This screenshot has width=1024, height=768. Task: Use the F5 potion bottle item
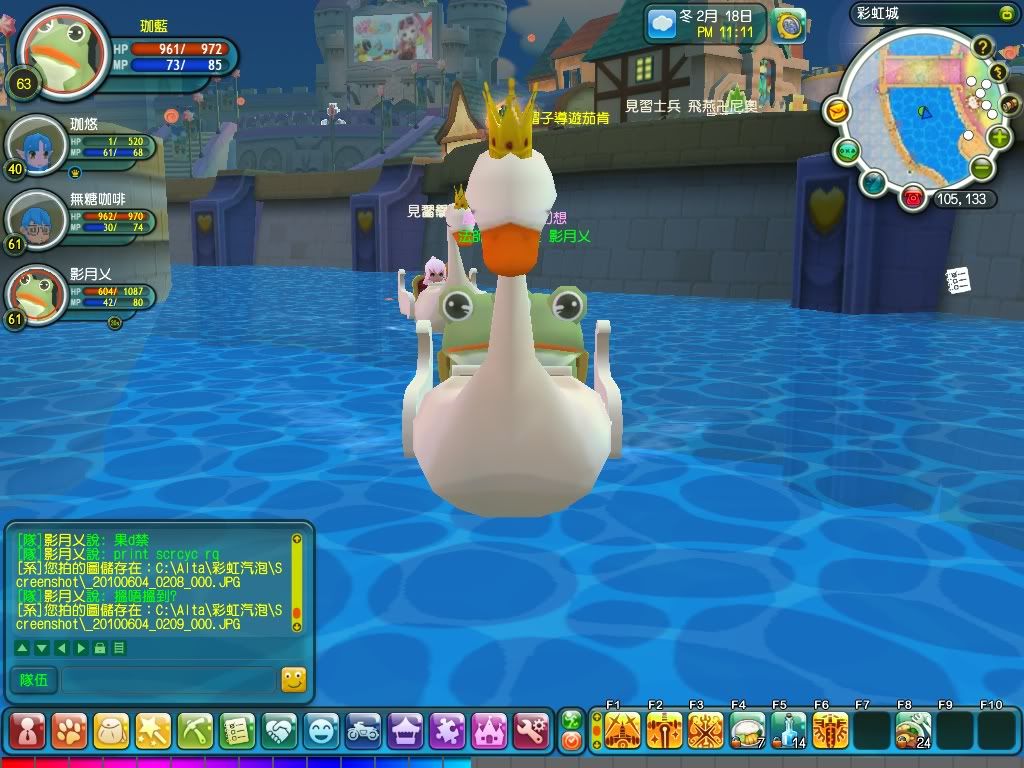788,731
